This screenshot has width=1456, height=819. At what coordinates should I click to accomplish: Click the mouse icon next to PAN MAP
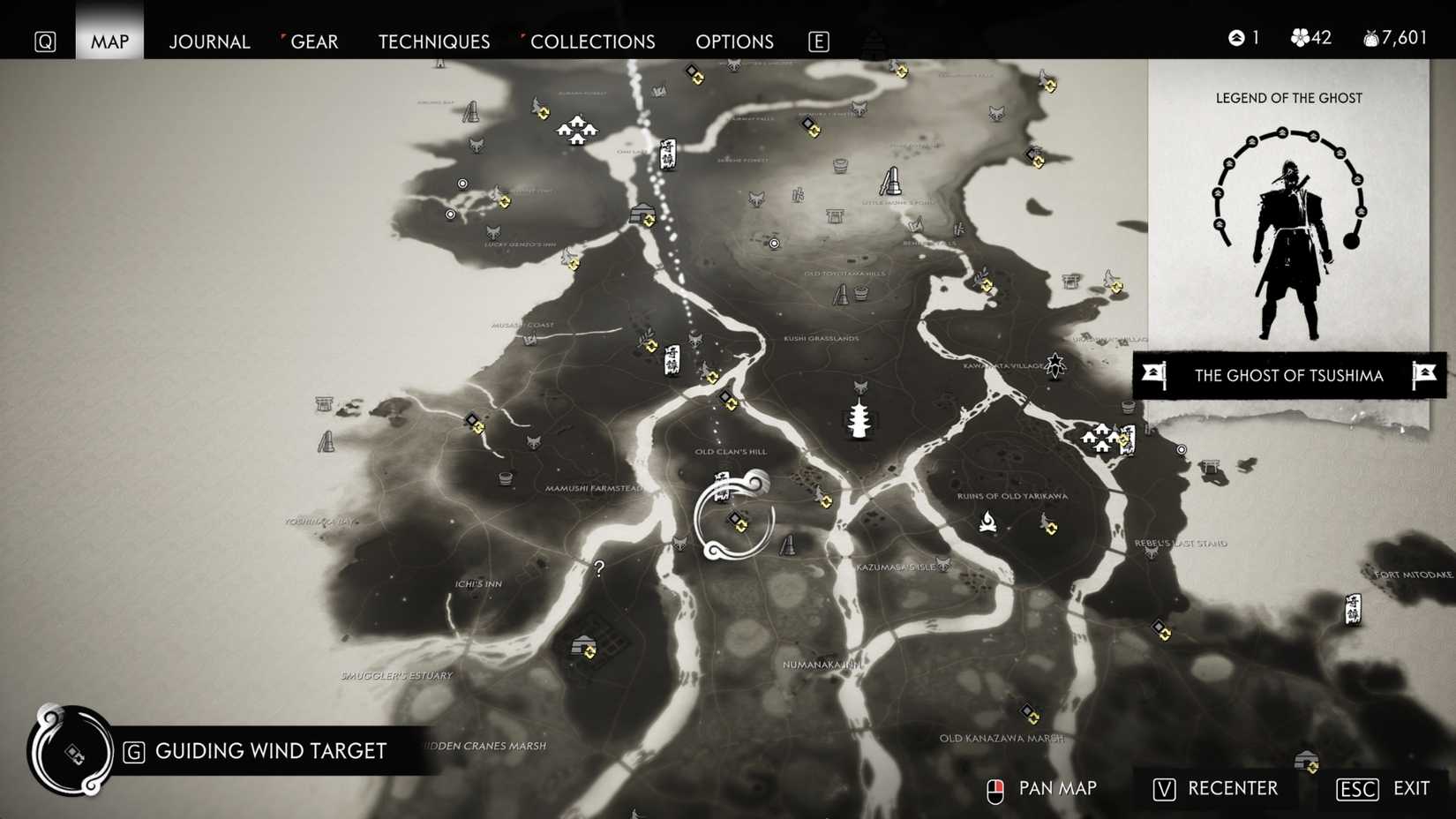pos(995,788)
